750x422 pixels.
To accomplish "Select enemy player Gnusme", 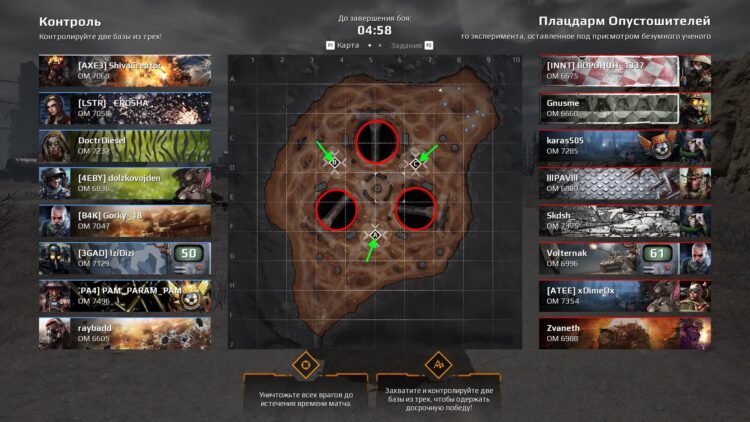I will [x=625, y=108].
